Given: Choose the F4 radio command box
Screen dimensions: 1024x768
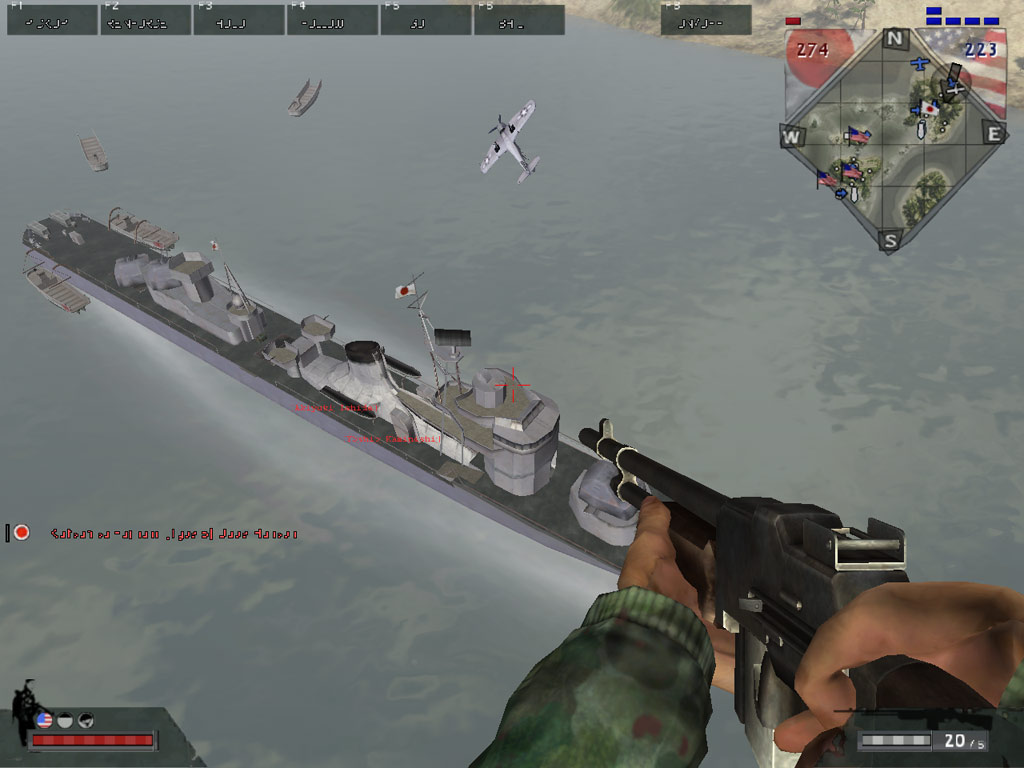Looking at the screenshot, I should (333, 20).
